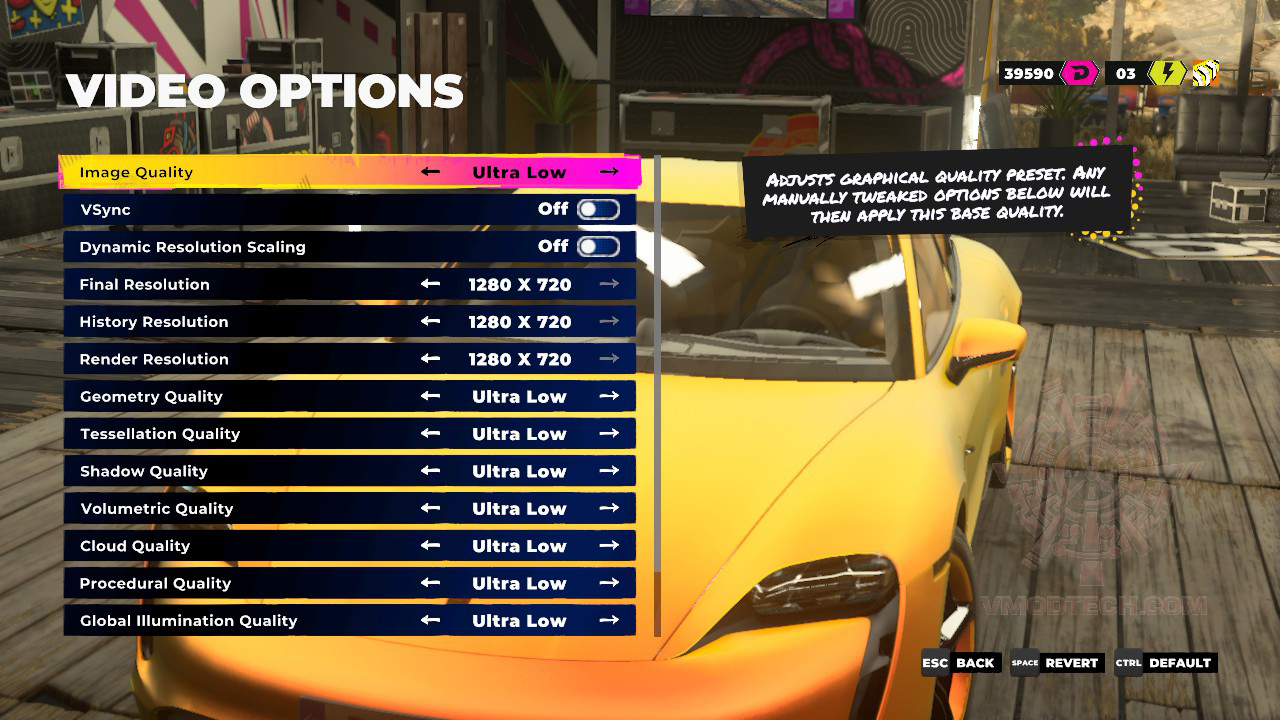Lower Render Resolution with the left arrow

(x=431, y=359)
